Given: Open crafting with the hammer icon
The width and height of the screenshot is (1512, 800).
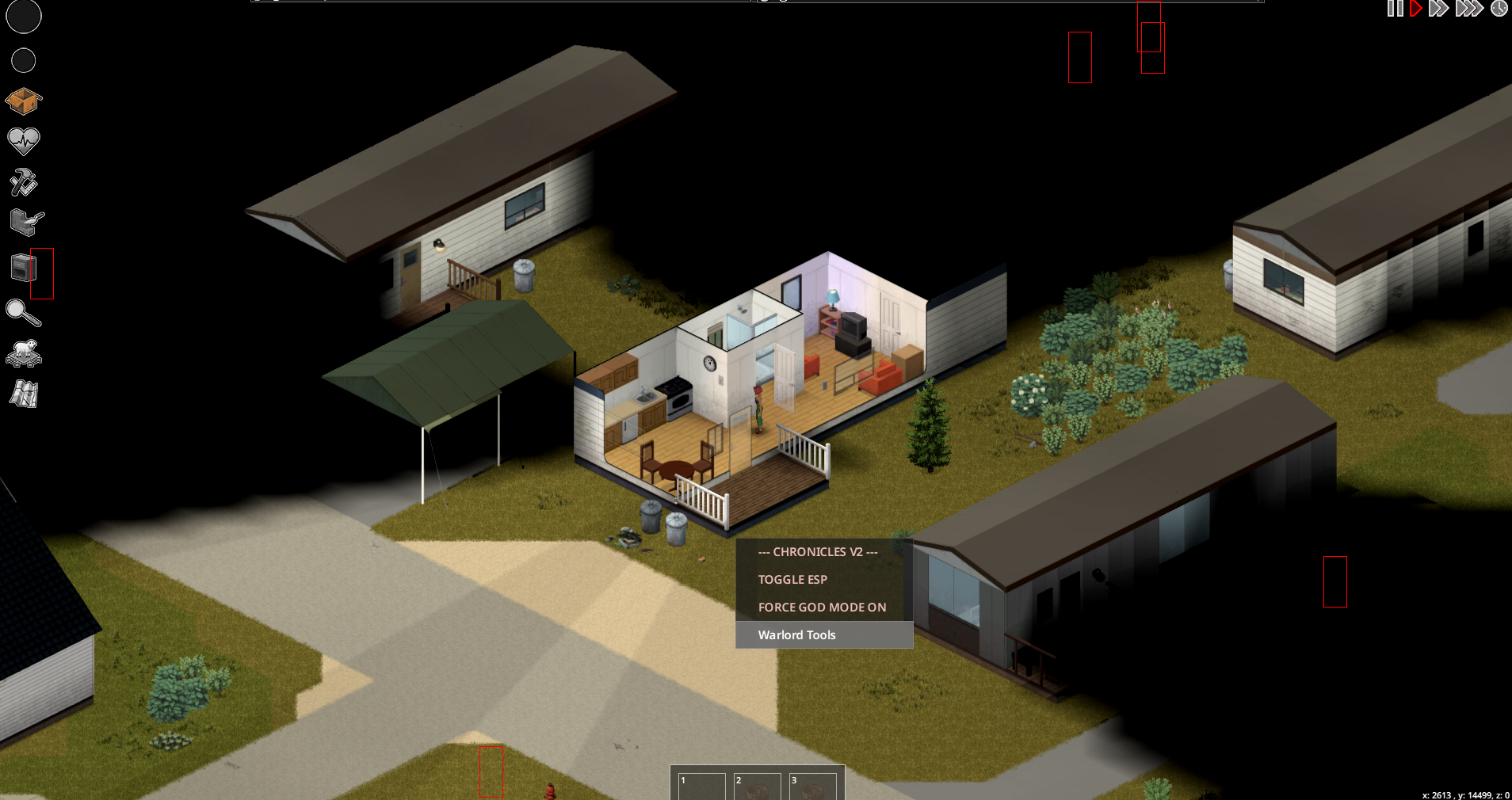Looking at the screenshot, I should tap(23, 182).
